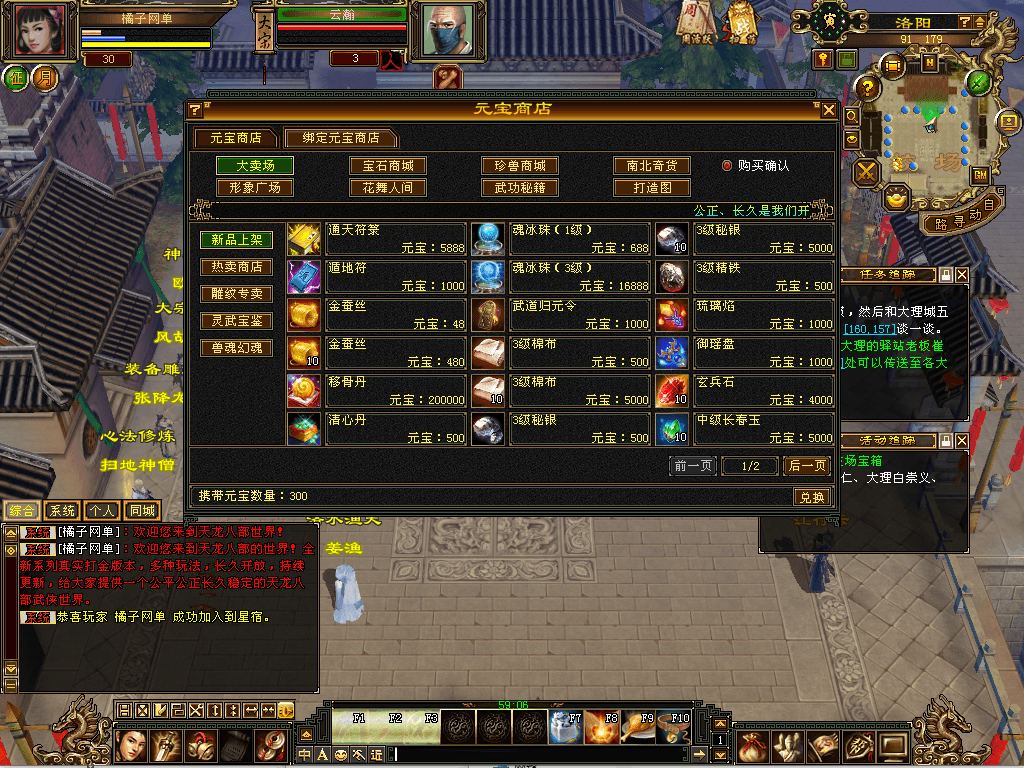Click the 兑换 exchange button
The height and width of the screenshot is (768, 1024).
[812, 497]
